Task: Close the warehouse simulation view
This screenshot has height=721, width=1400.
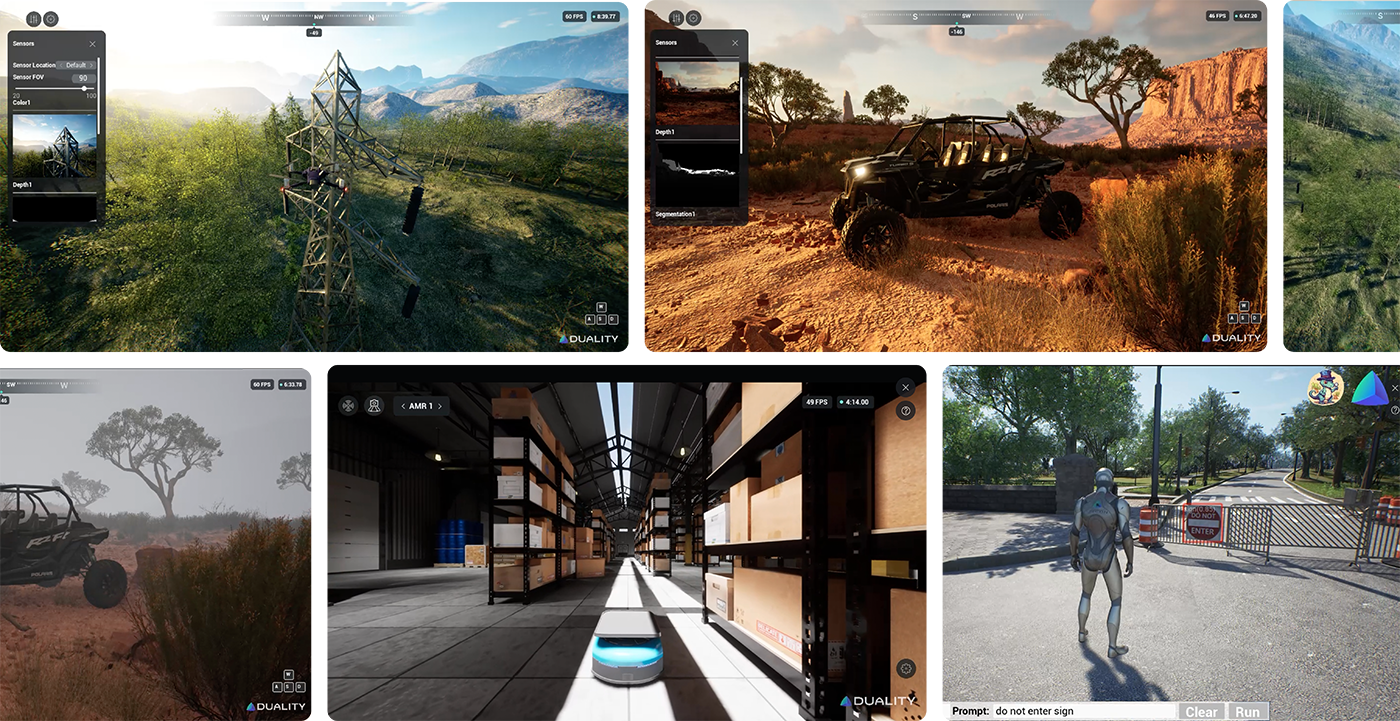Action: (x=906, y=388)
